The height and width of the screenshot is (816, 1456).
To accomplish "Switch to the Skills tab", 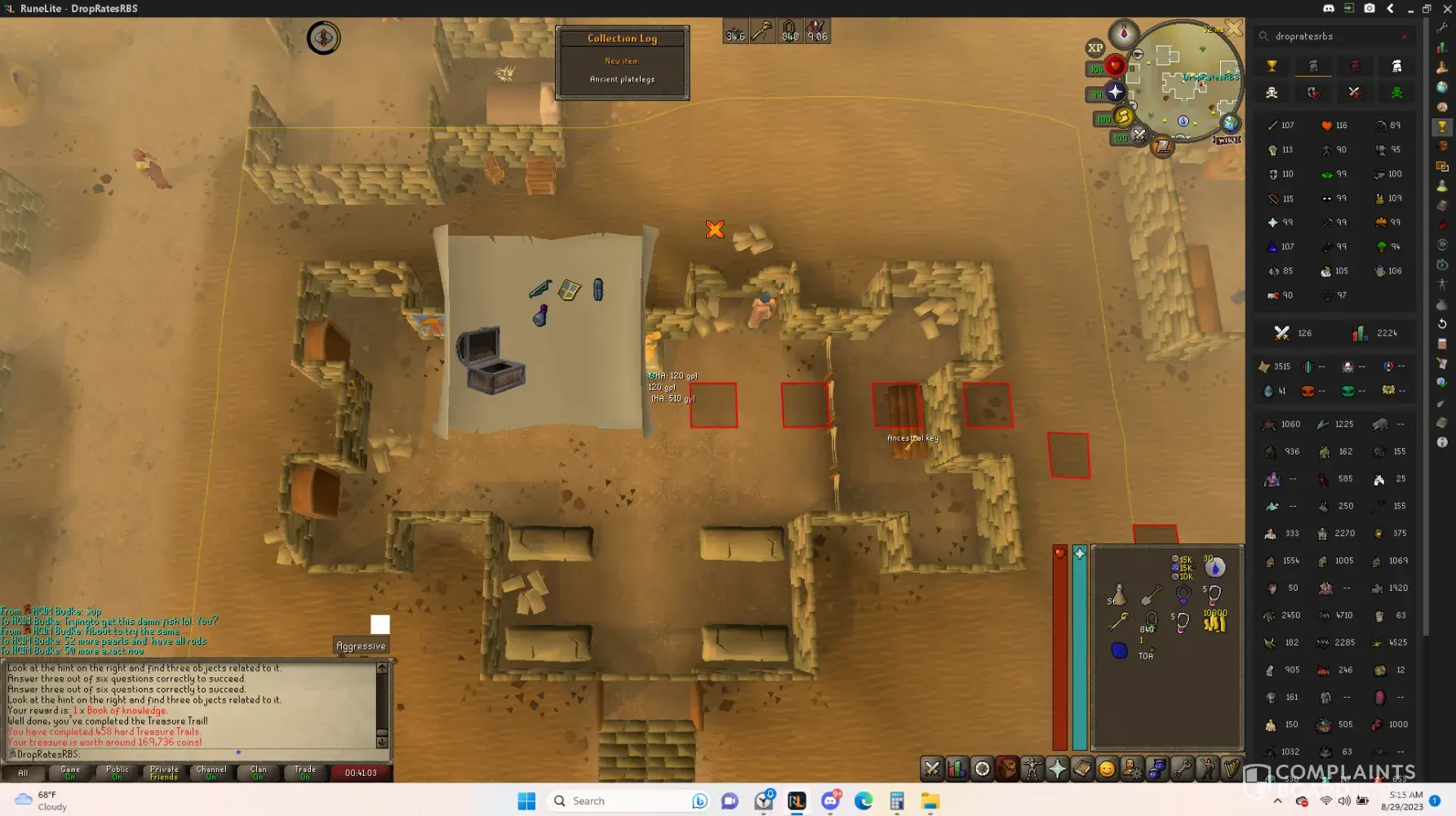I will (957, 769).
